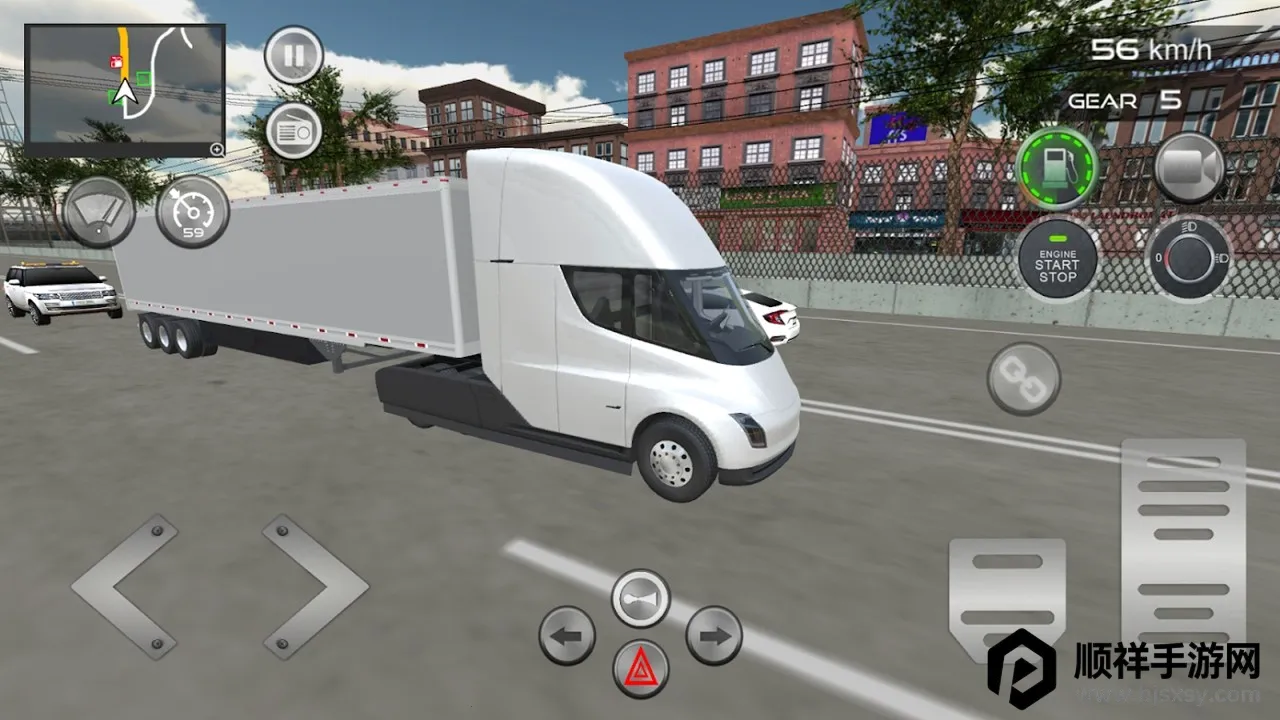Toggle the Engine Start Stop button
1280x720 pixels.
point(1057,258)
